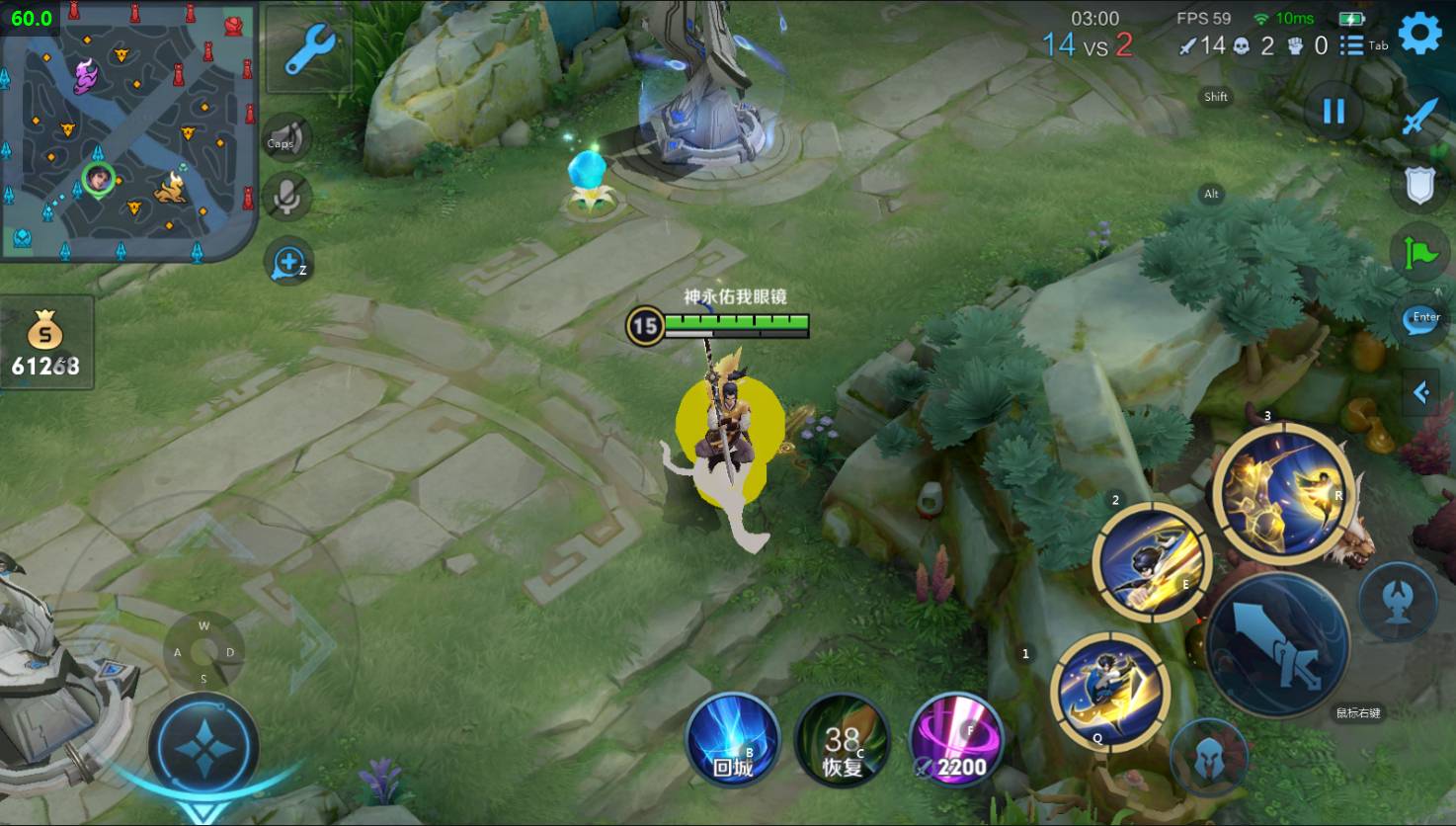
Task: Click the minimap
Action: pyautogui.click(x=128, y=130)
